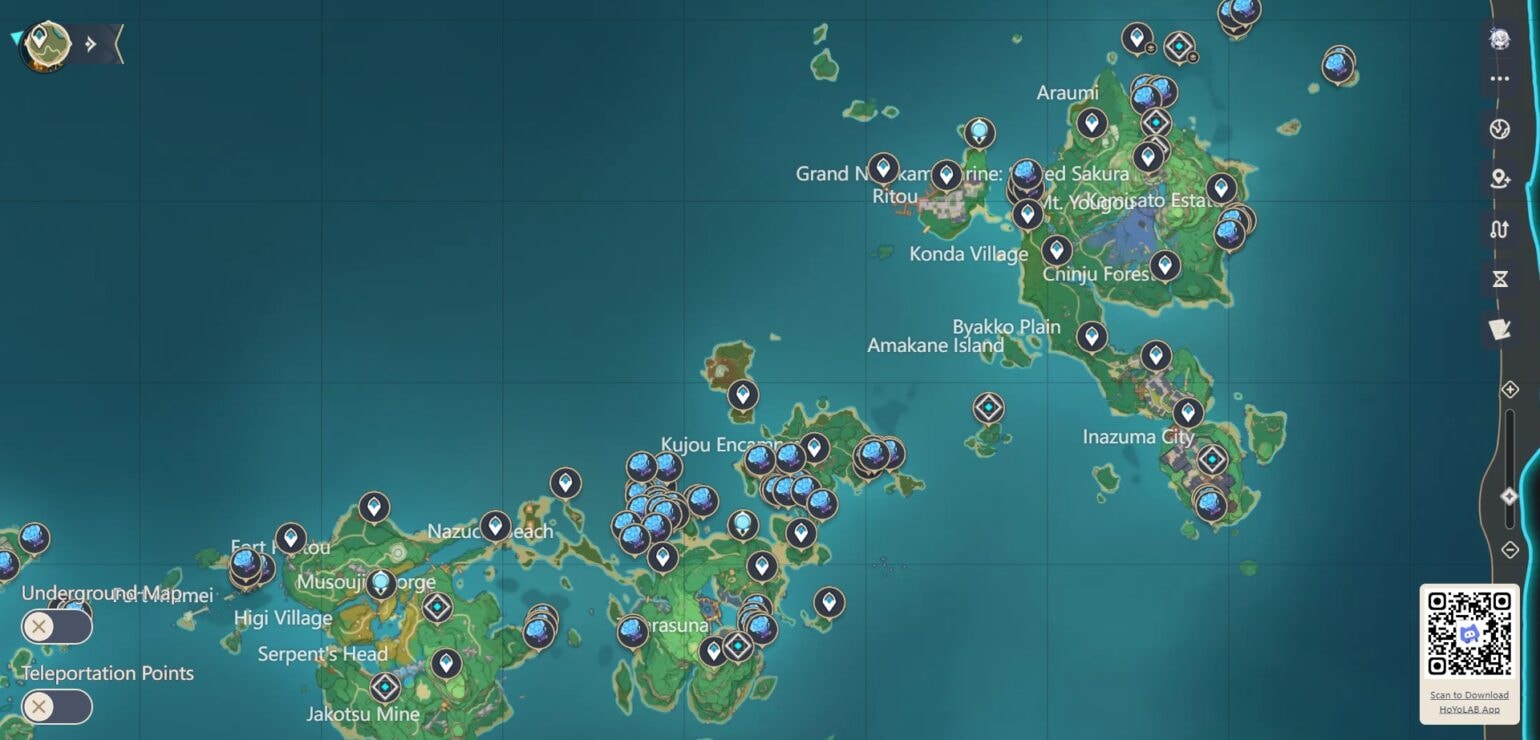This screenshot has width=1540, height=740.
Task: Enable the Teleportation Points toggle
Action: point(57,707)
